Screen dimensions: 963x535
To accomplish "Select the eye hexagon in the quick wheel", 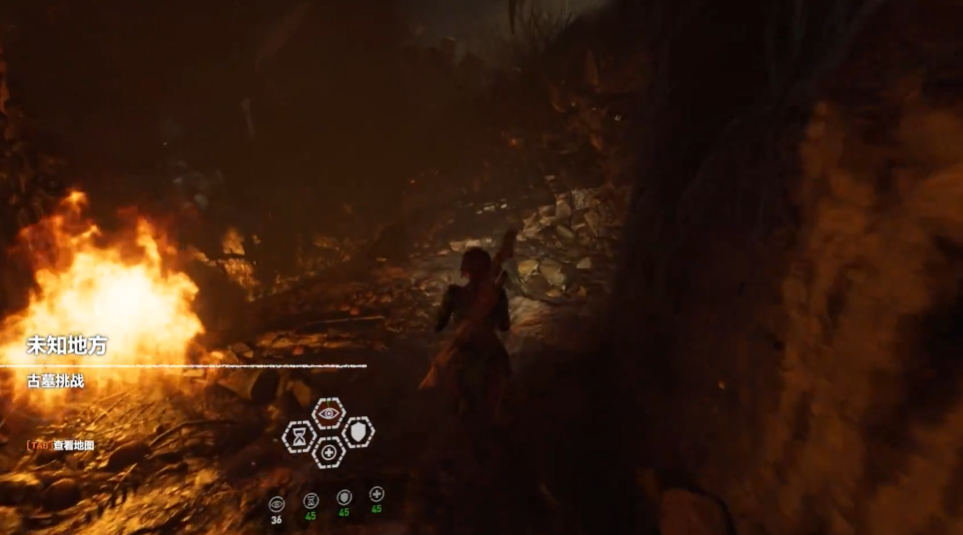I will (x=328, y=412).
